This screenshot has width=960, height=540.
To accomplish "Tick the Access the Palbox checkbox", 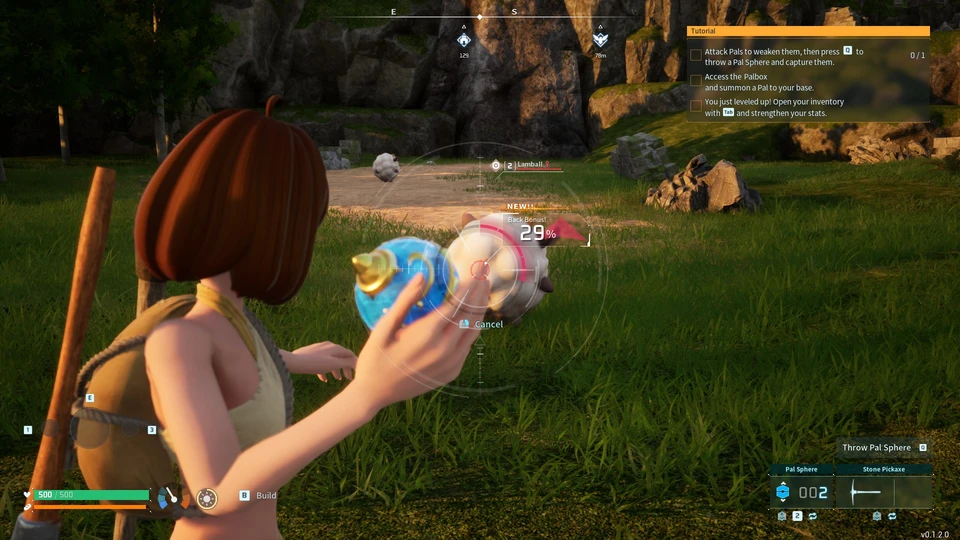I will (x=696, y=81).
